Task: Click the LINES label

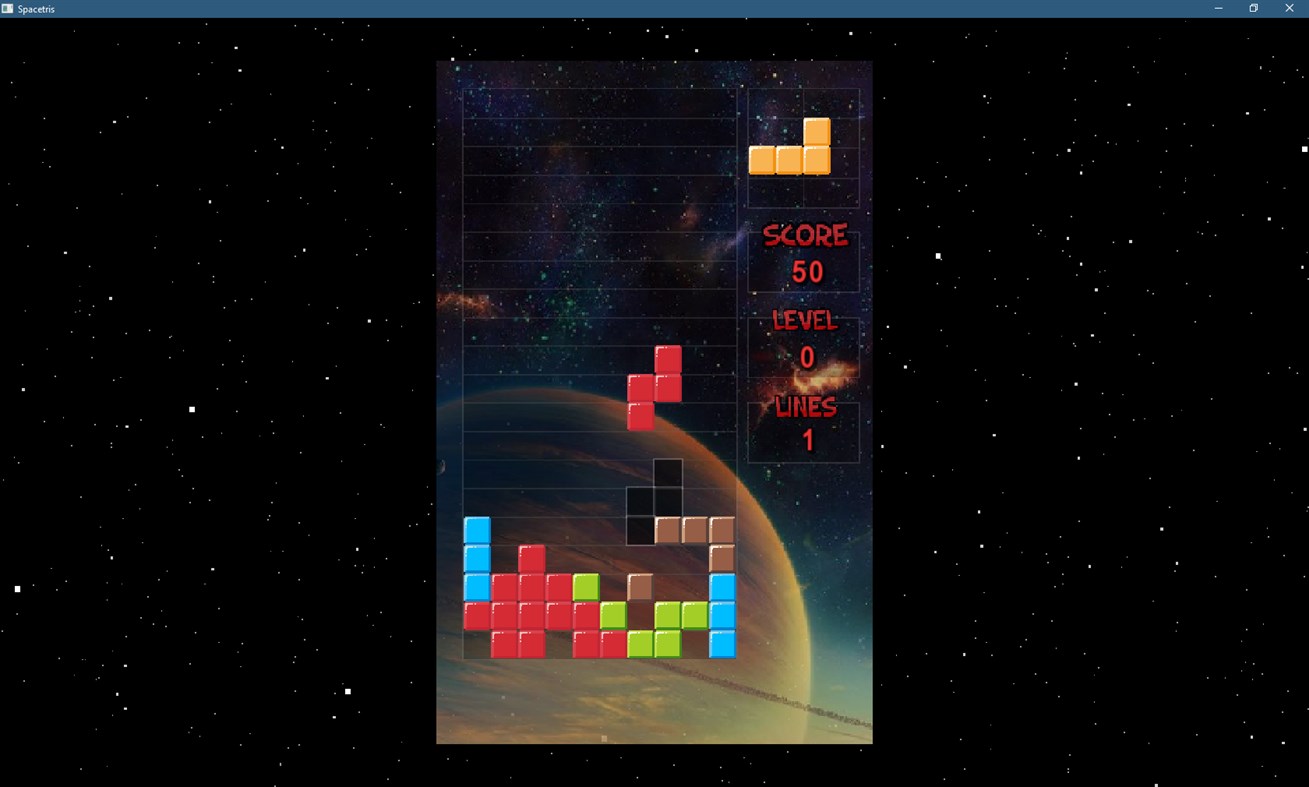Action: (806, 406)
